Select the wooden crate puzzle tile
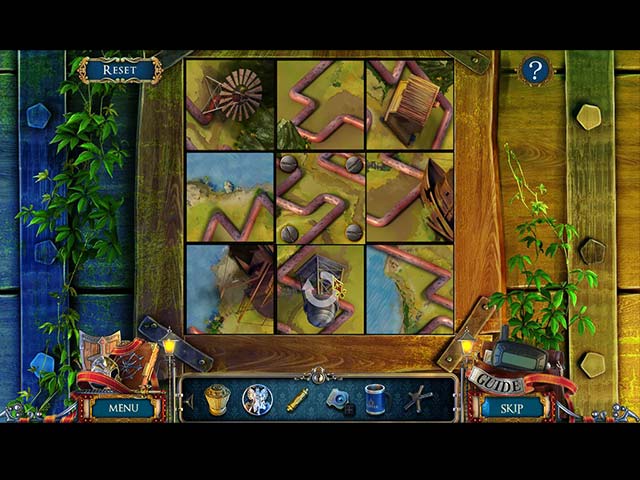 pyautogui.click(x=410, y=105)
